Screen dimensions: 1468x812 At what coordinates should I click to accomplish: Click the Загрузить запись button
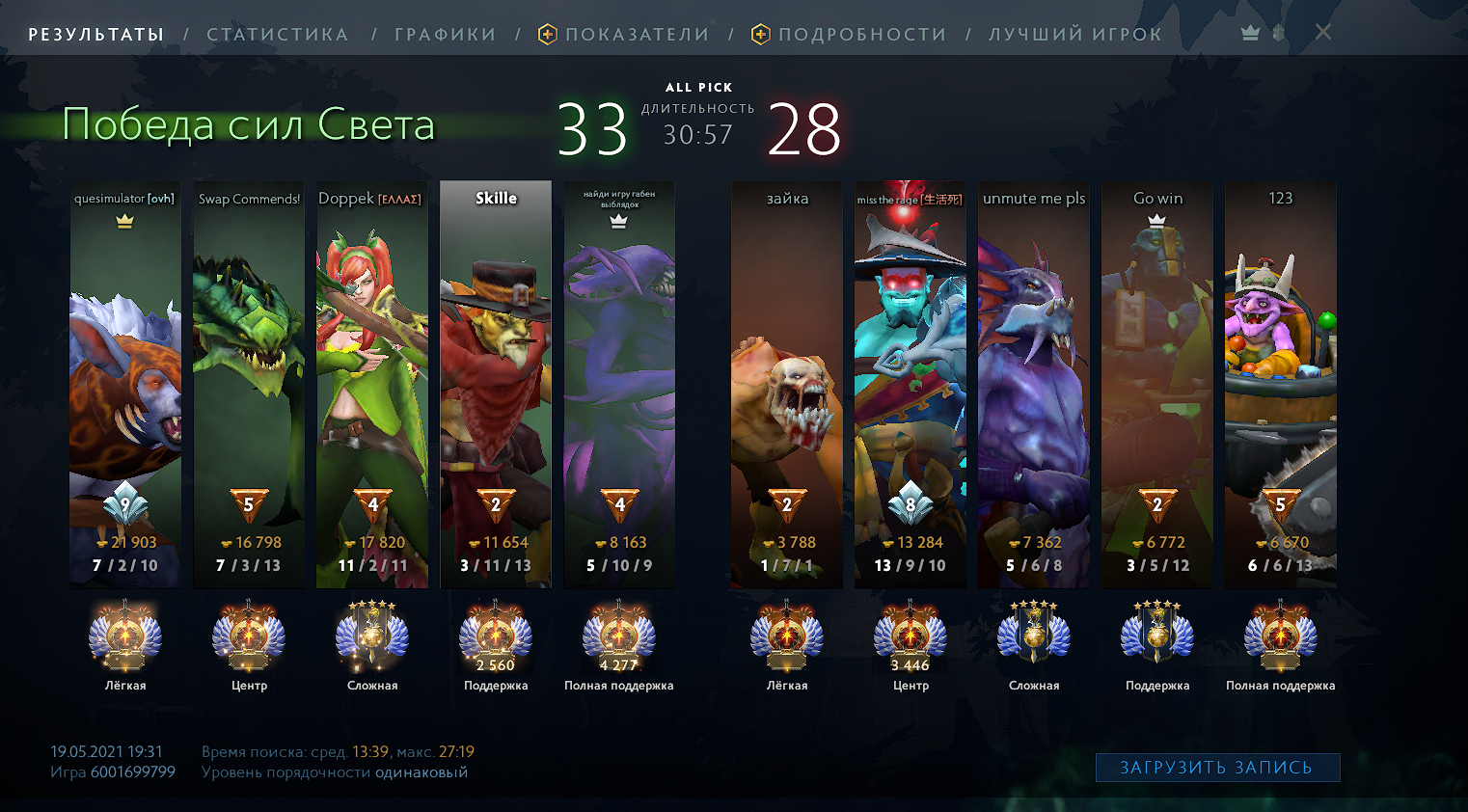click(x=1217, y=768)
